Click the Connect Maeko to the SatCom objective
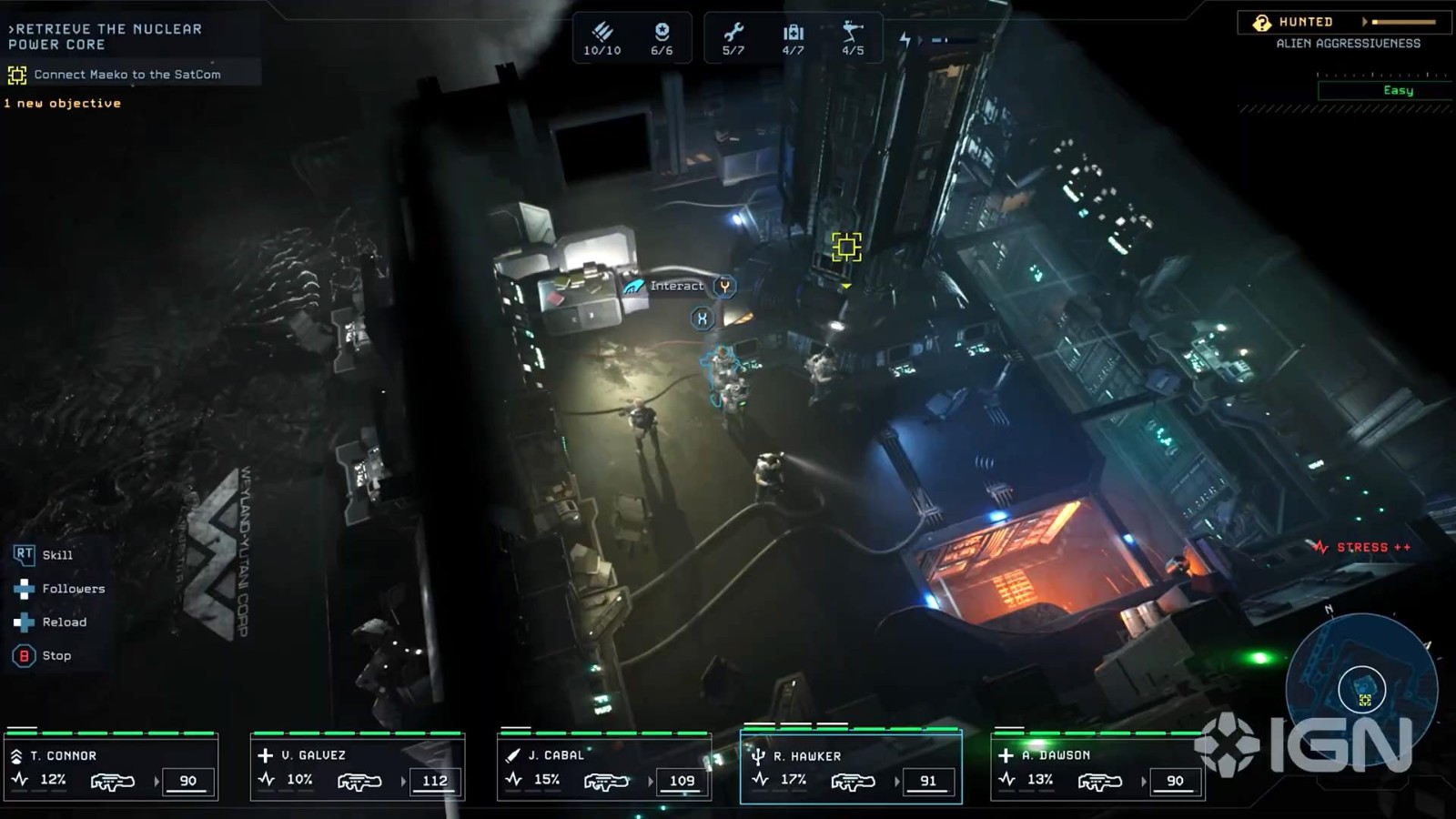 coord(126,75)
